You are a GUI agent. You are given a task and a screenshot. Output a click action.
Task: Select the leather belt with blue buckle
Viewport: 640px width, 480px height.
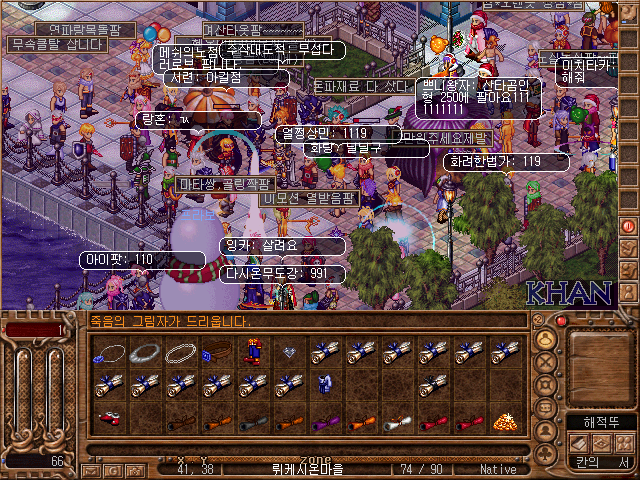[216, 352]
